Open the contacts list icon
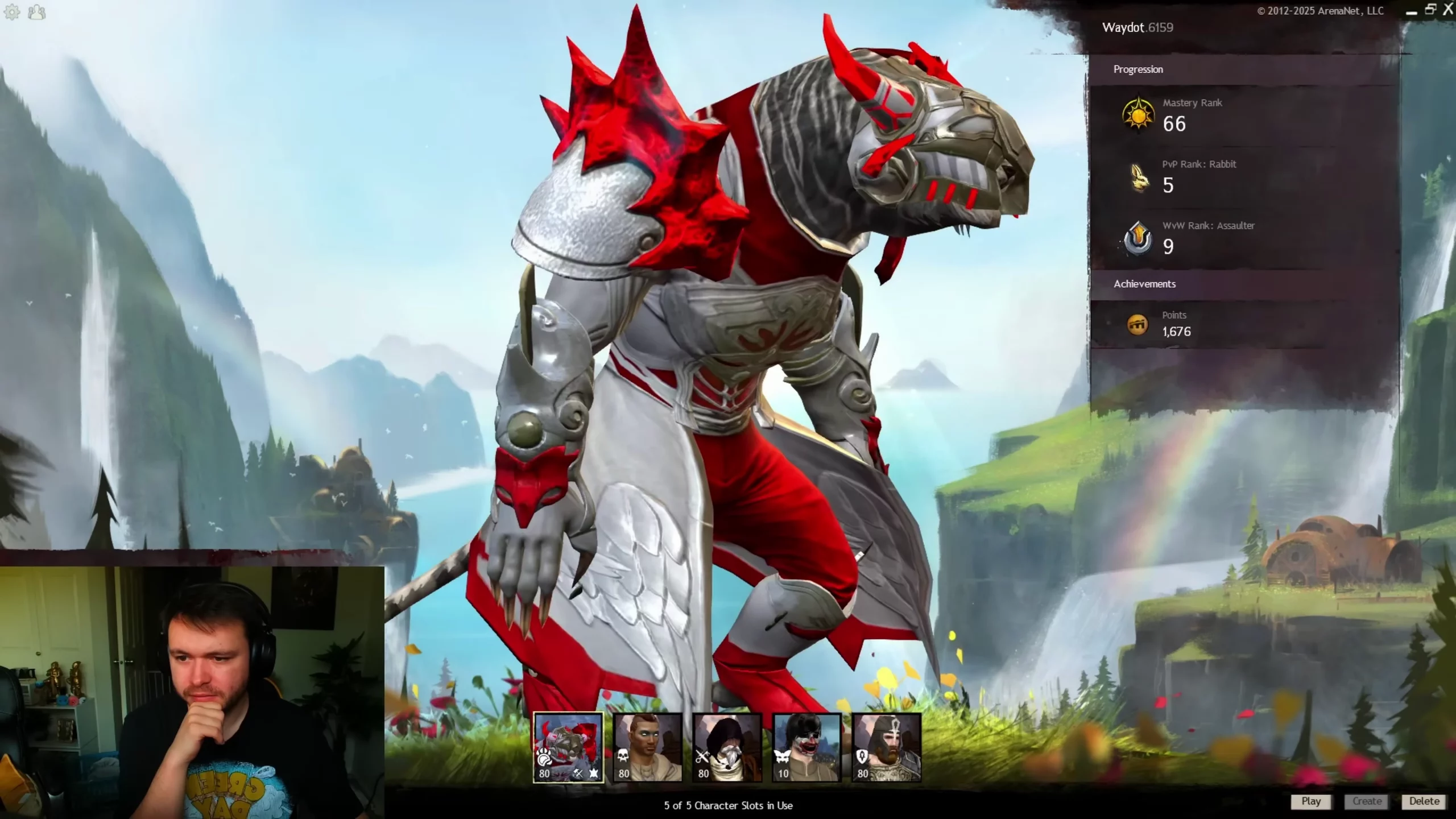The image size is (1456, 819). (37, 12)
